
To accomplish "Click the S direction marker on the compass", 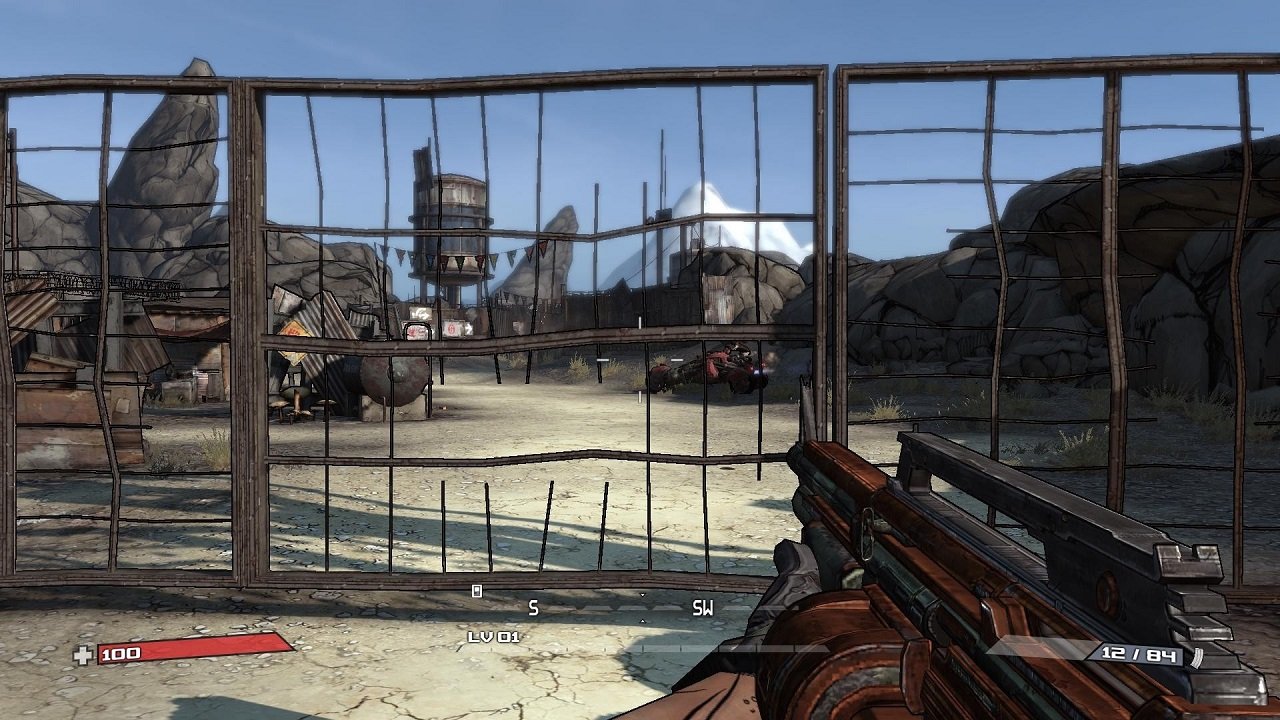I will pyautogui.click(x=533, y=606).
